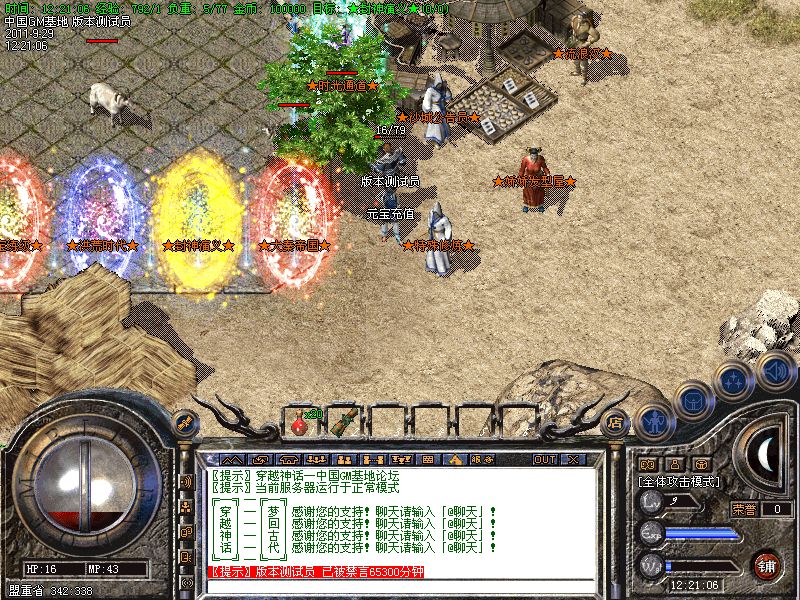Open the 店 shop button

(x=616, y=422)
